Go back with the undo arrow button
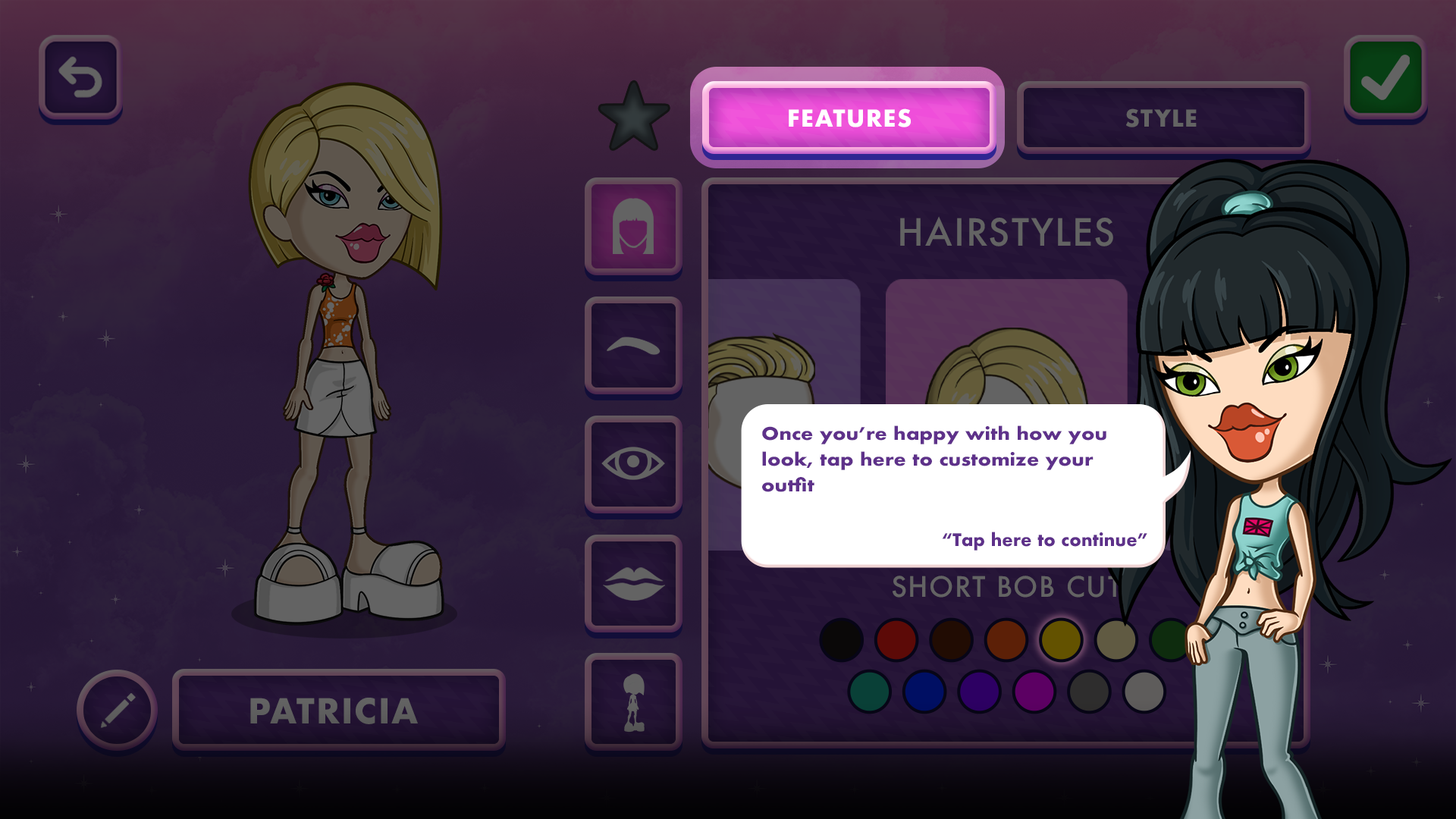 click(80, 77)
